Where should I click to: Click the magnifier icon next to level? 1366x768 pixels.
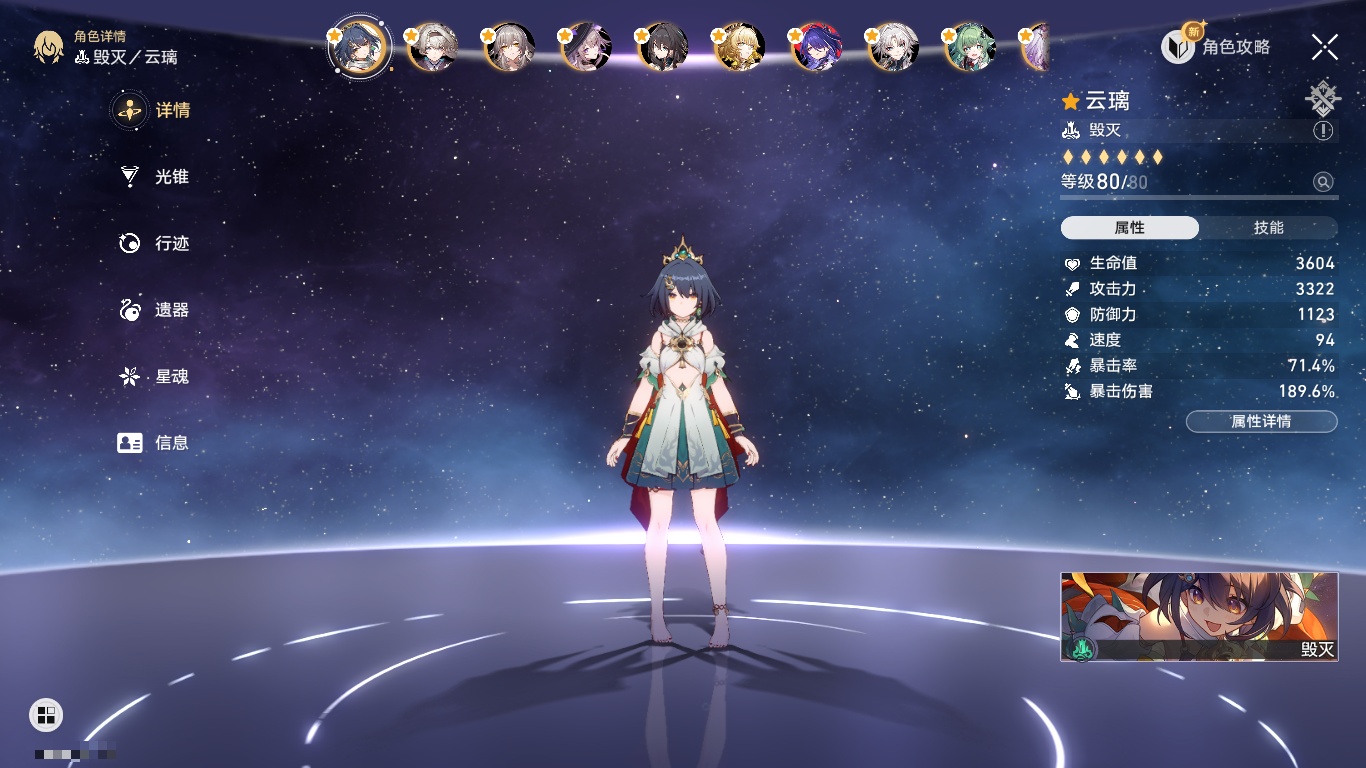point(1323,182)
